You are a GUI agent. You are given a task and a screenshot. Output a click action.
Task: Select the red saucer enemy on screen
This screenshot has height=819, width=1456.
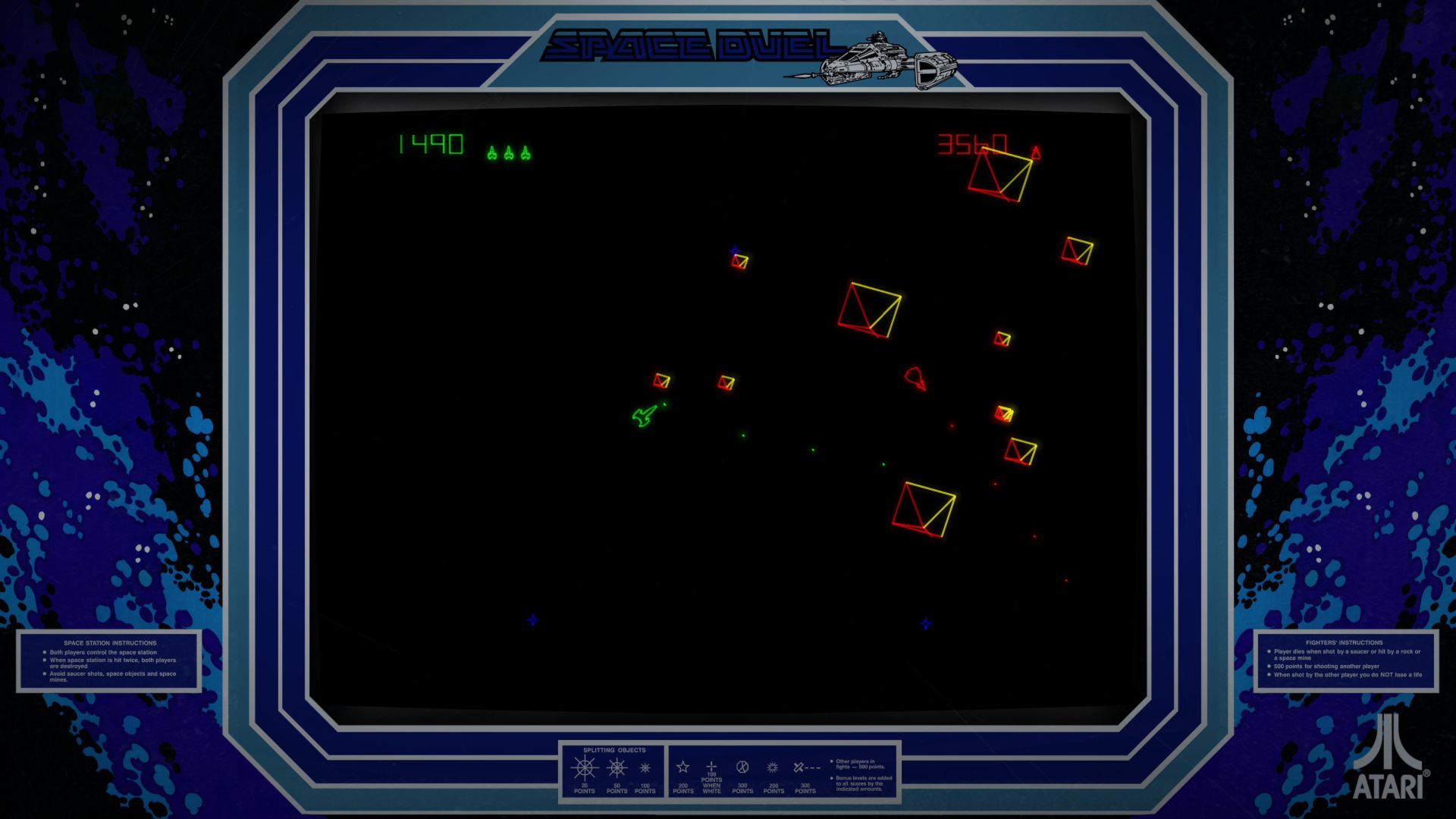tap(915, 378)
